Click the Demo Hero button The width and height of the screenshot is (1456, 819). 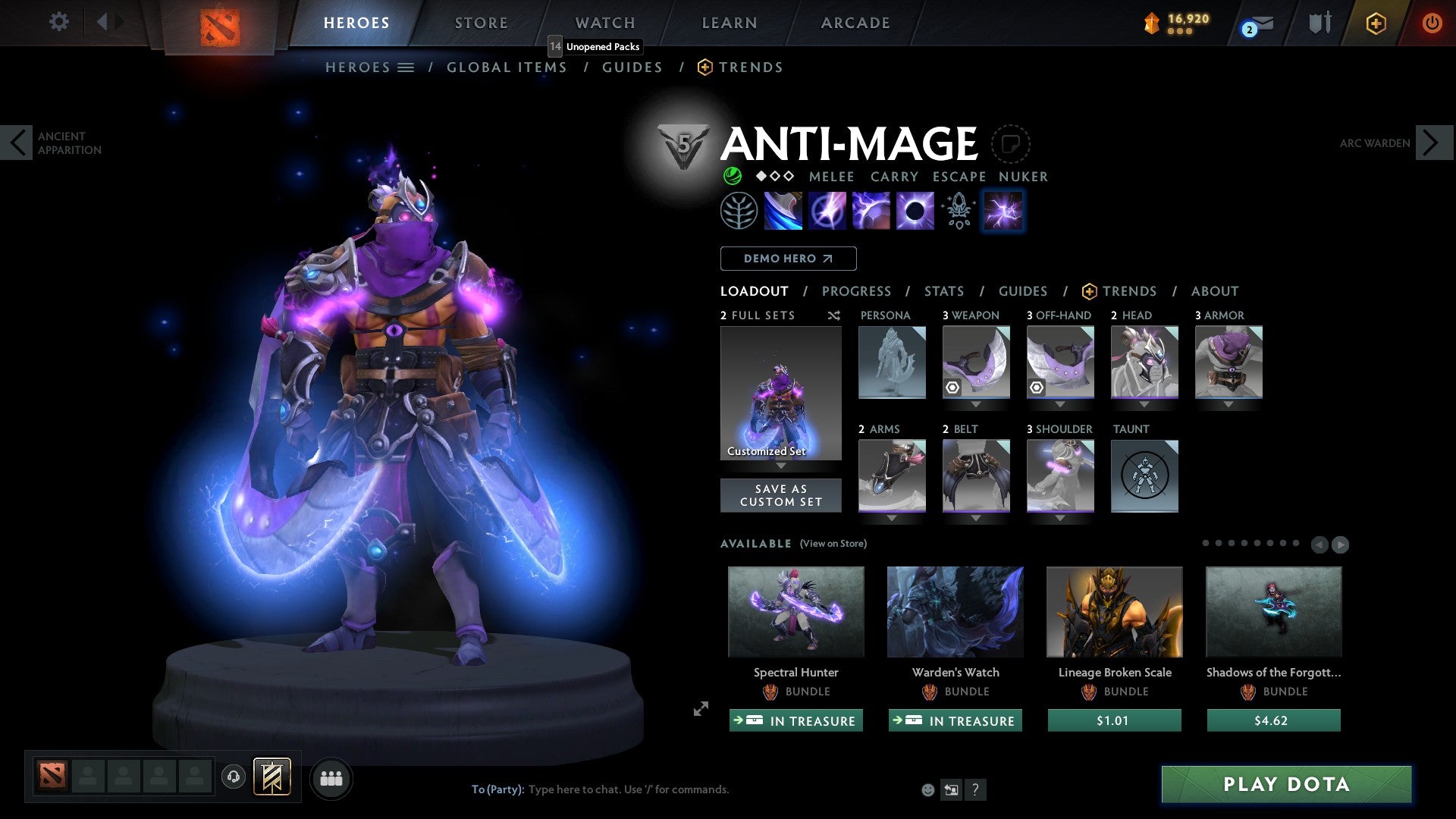(x=787, y=259)
